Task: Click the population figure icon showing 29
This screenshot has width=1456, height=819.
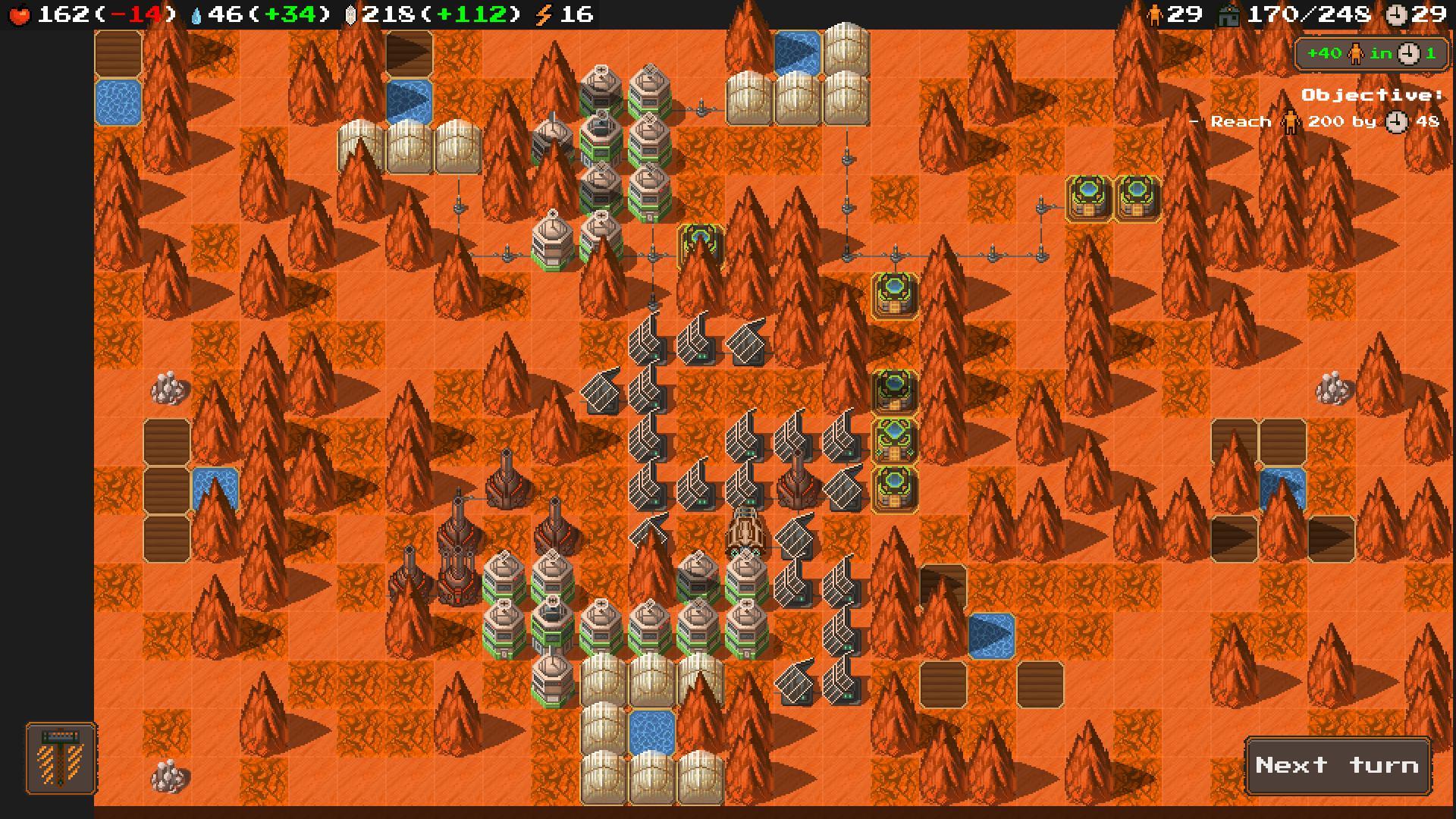Action: [1156, 13]
